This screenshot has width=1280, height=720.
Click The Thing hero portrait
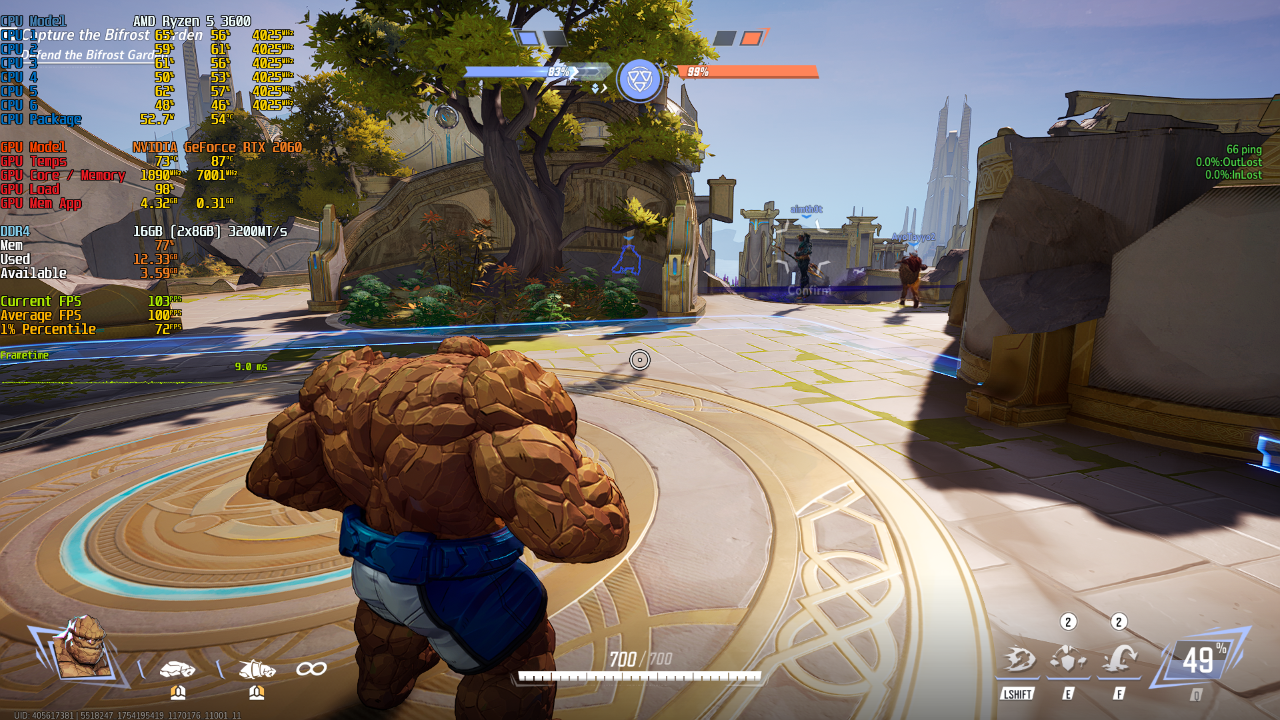(x=82, y=648)
